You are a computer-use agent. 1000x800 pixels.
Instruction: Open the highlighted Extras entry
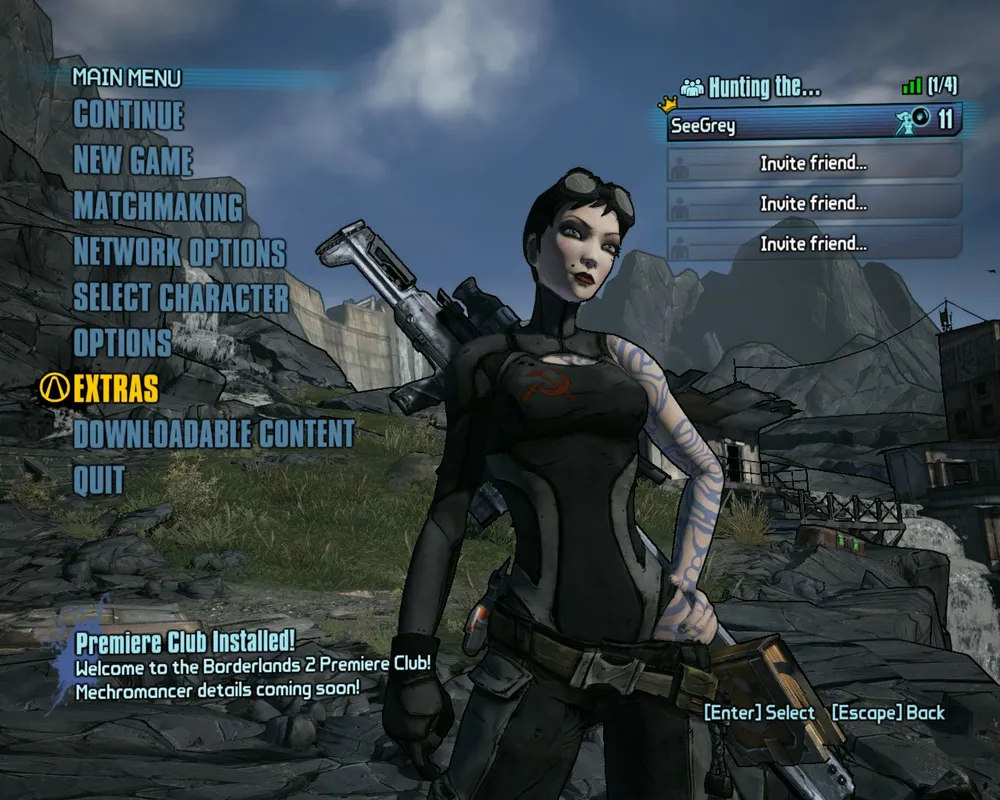pyautogui.click(x=115, y=388)
